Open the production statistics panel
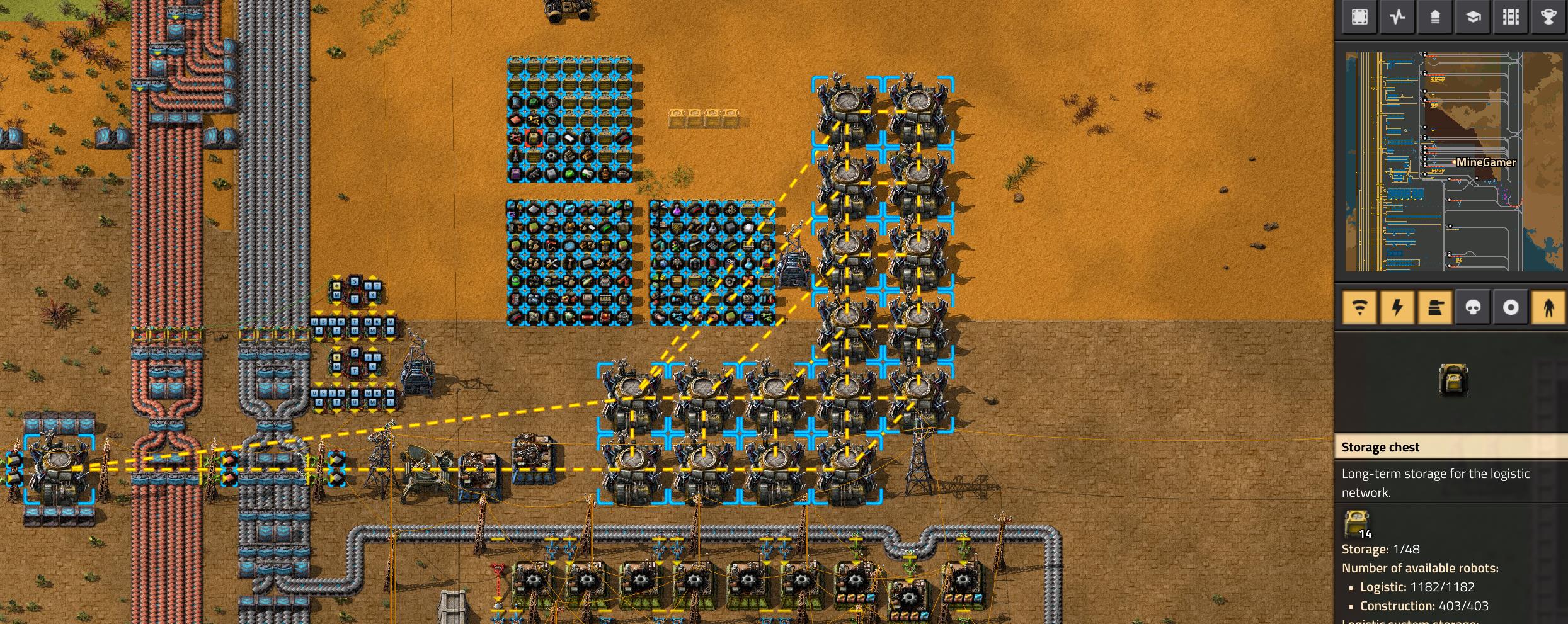The width and height of the screenshot is (1568, 624). [x=1397, y=17]
